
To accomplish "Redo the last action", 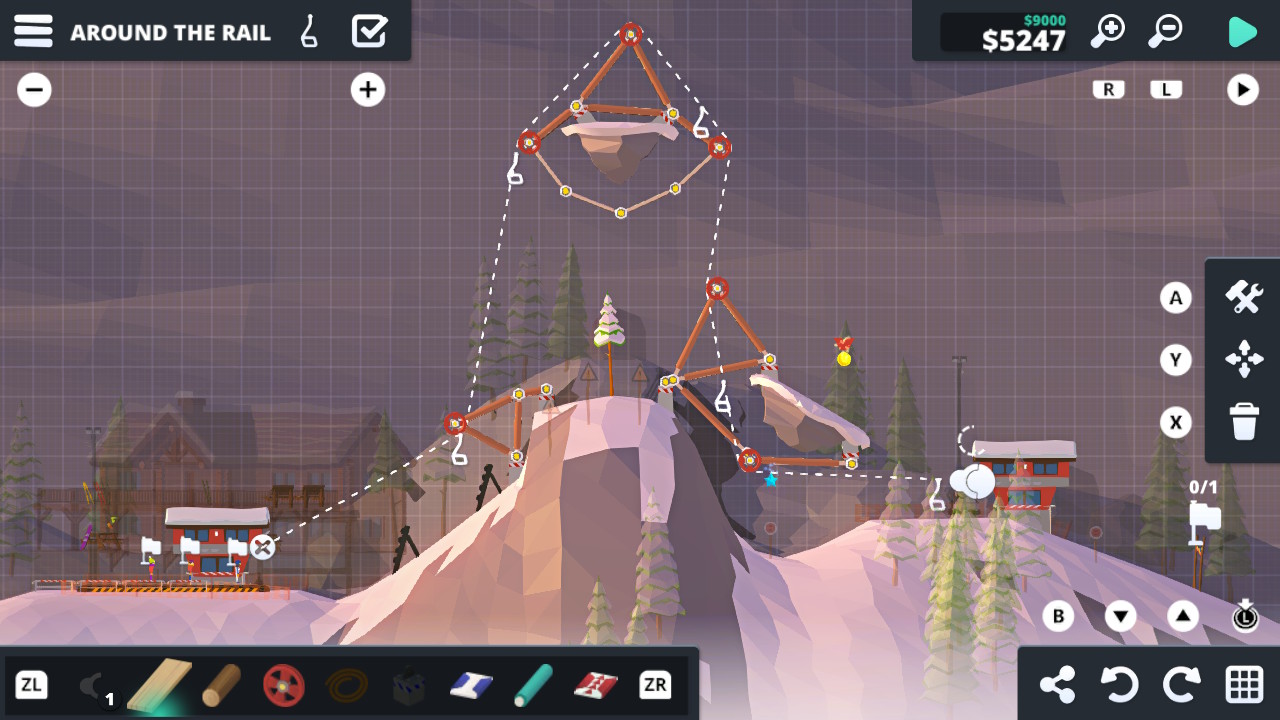I will (x=1181, y=685).
